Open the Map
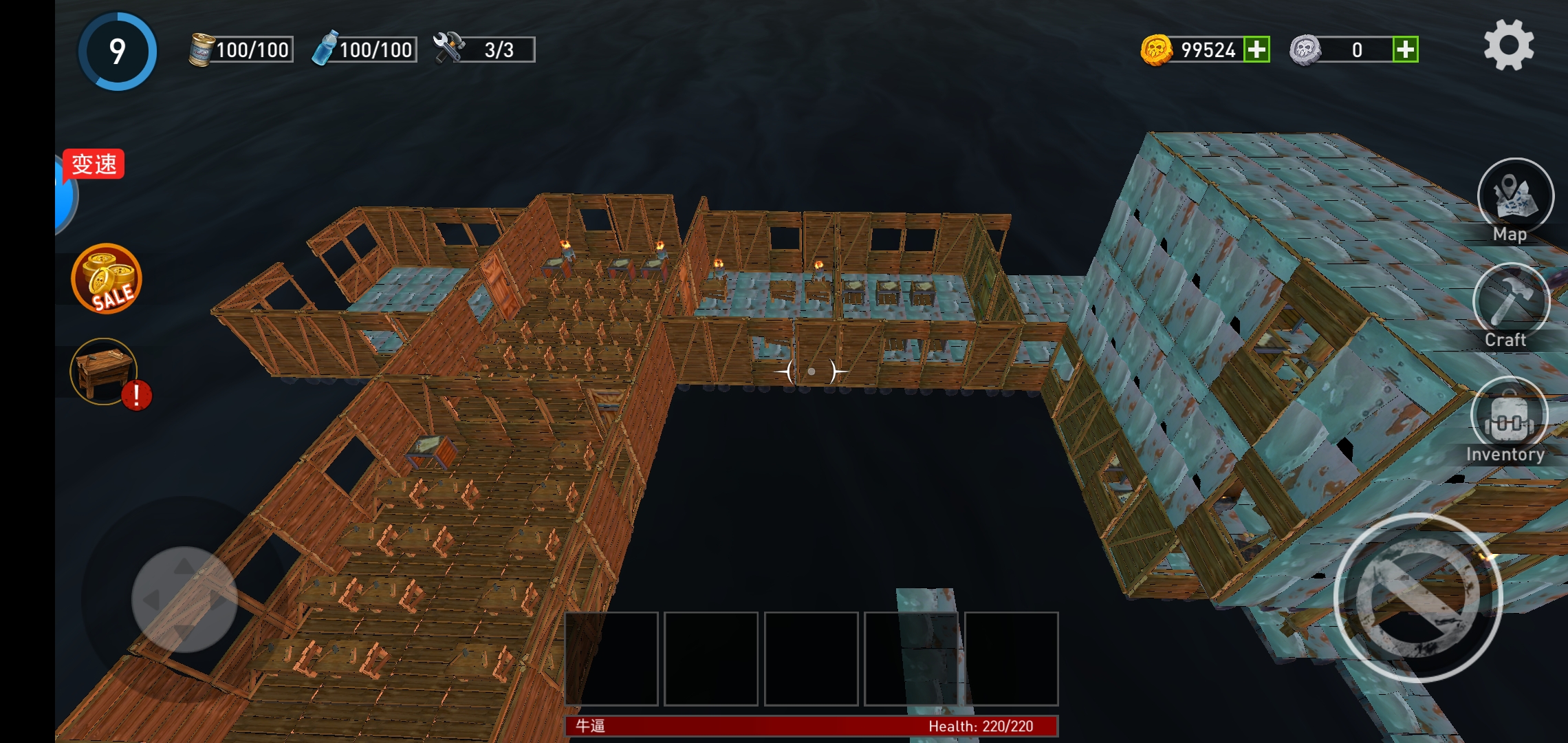This screenshot has width=1568, height=743. (x=1514, y=197)
